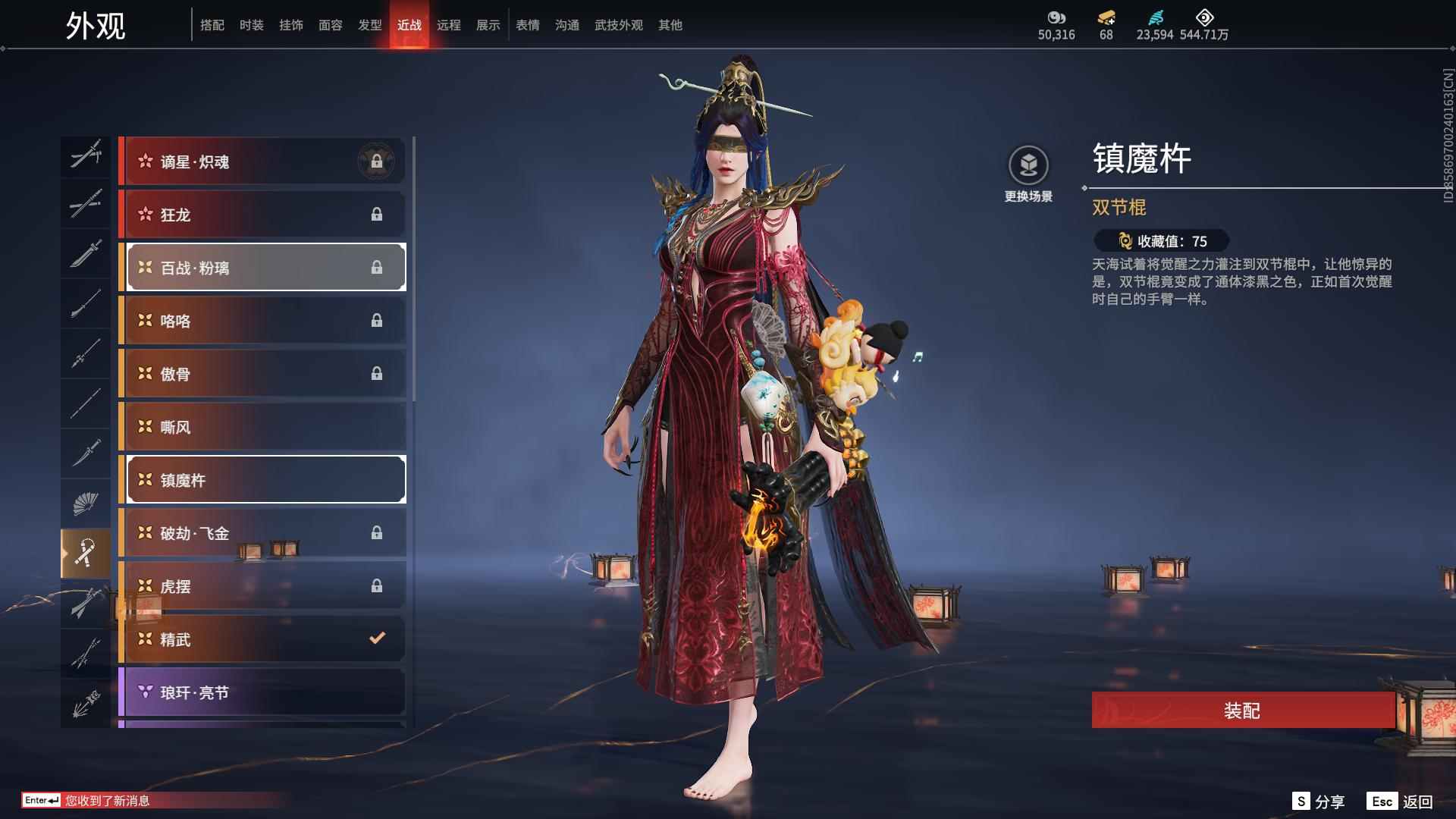Switch to the 远程 tab
The image size is (1456, 819).
pos(450,25)
